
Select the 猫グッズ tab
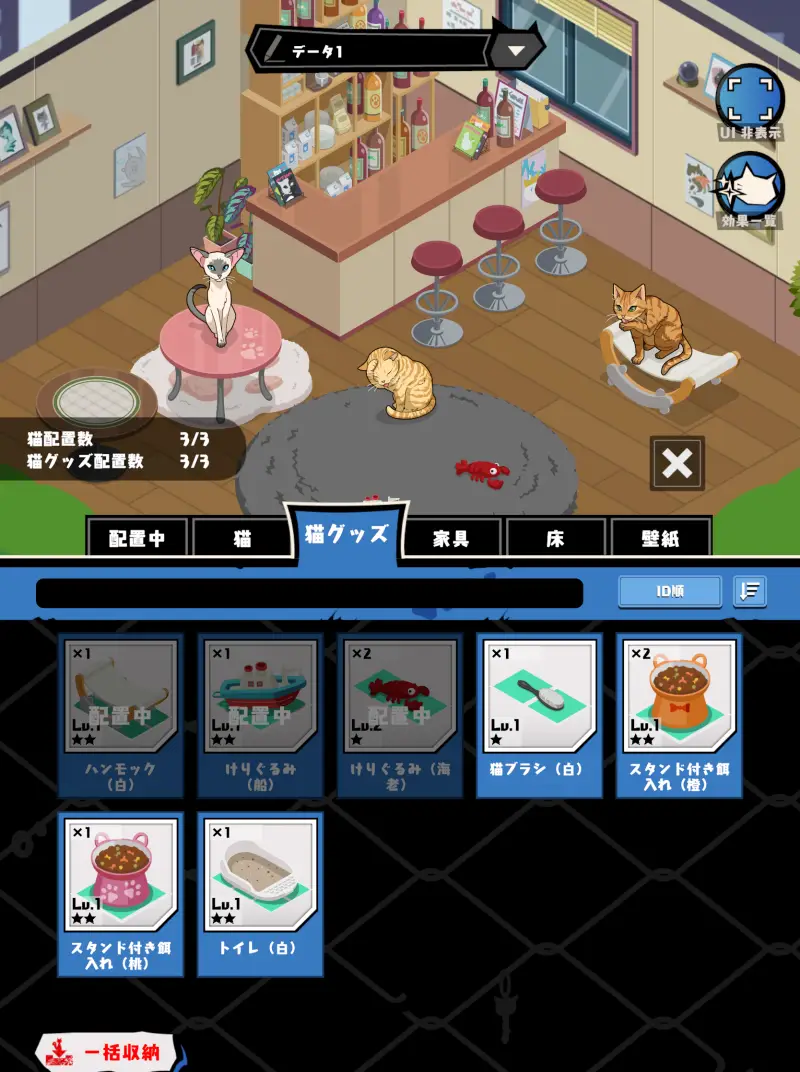pyautogui.click(x=346, y=532)
